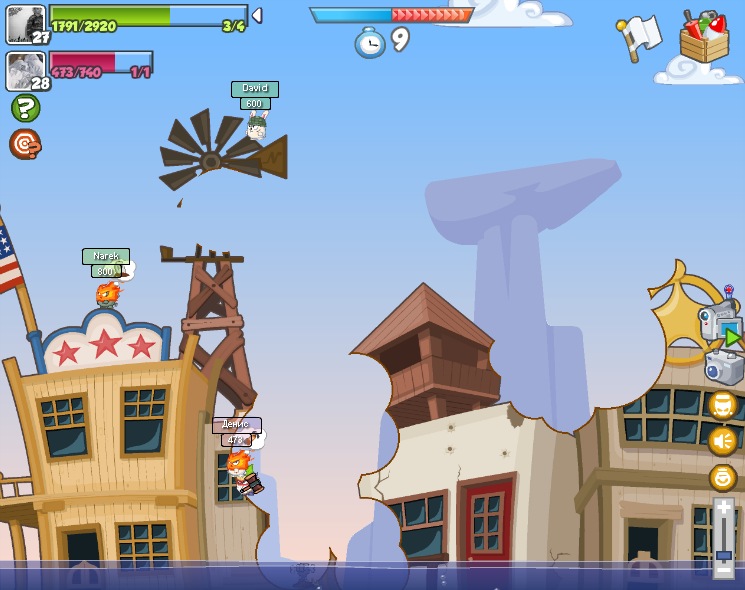Click the blue zoom slider handle

click(723, 555)
